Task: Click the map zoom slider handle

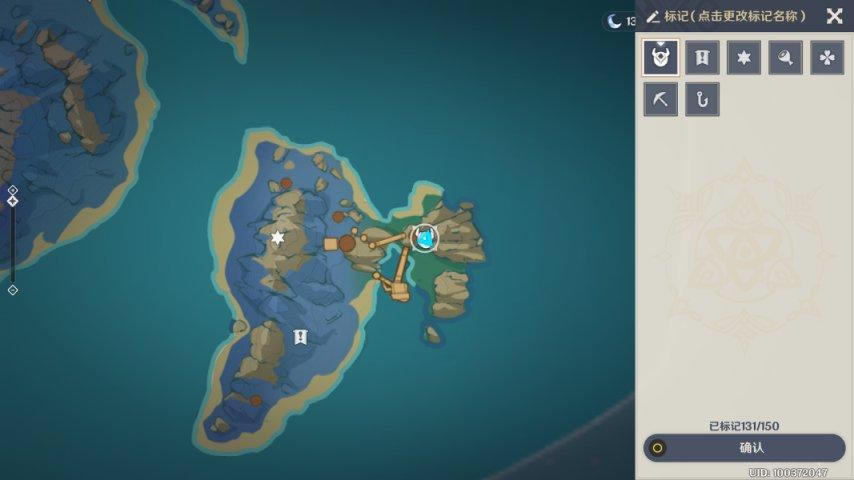Action: click(12, 201)
